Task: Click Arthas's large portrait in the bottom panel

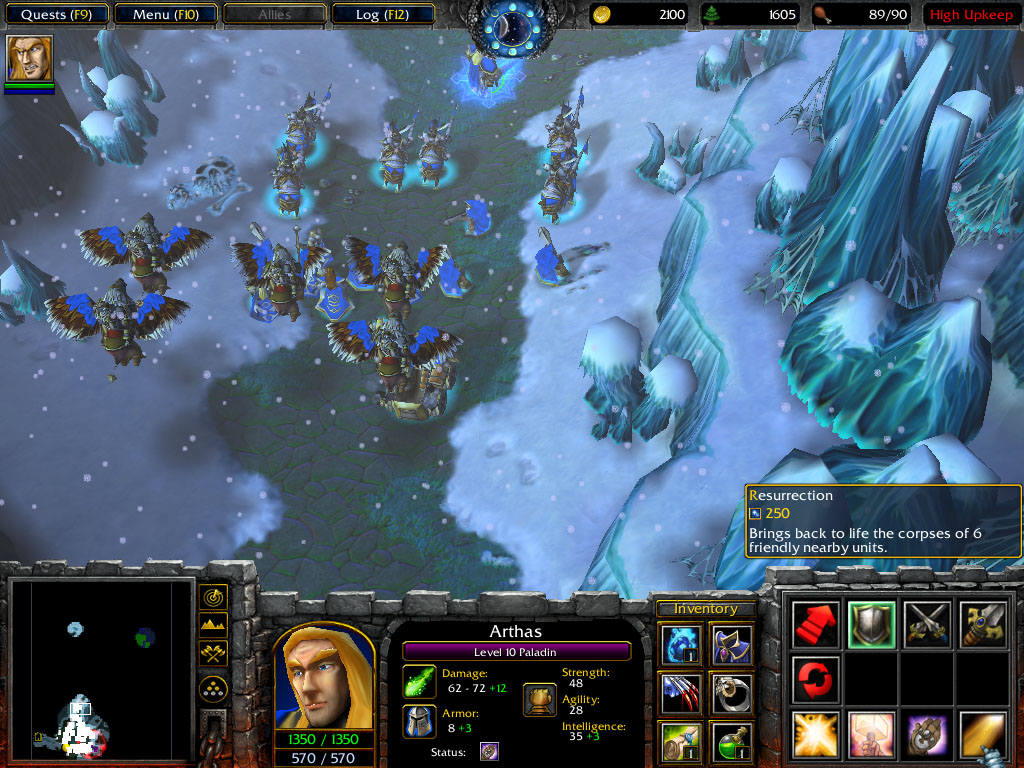Action: [317, 679]
